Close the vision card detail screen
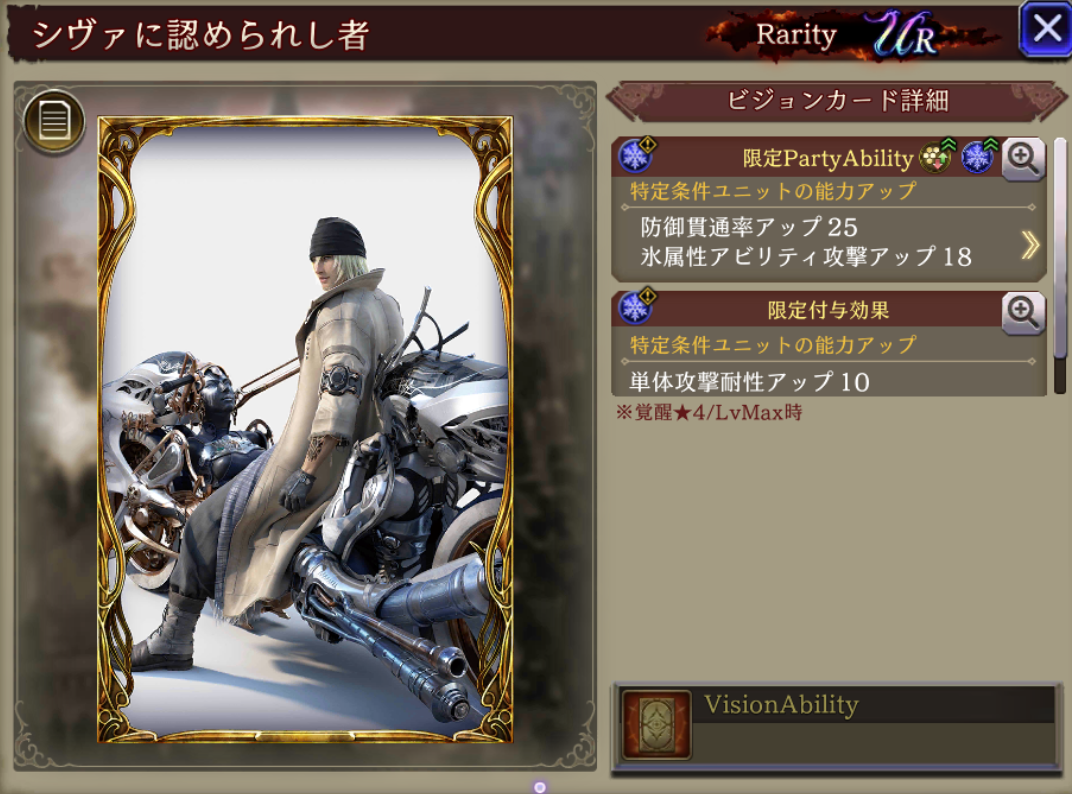This screenshot has height=794, width=1072. pos(1045,29)
